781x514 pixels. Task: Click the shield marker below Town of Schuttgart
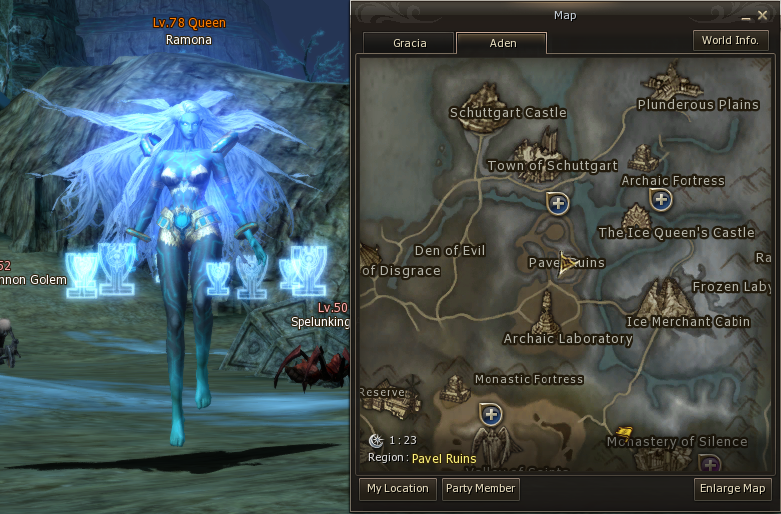click(559, 204)
